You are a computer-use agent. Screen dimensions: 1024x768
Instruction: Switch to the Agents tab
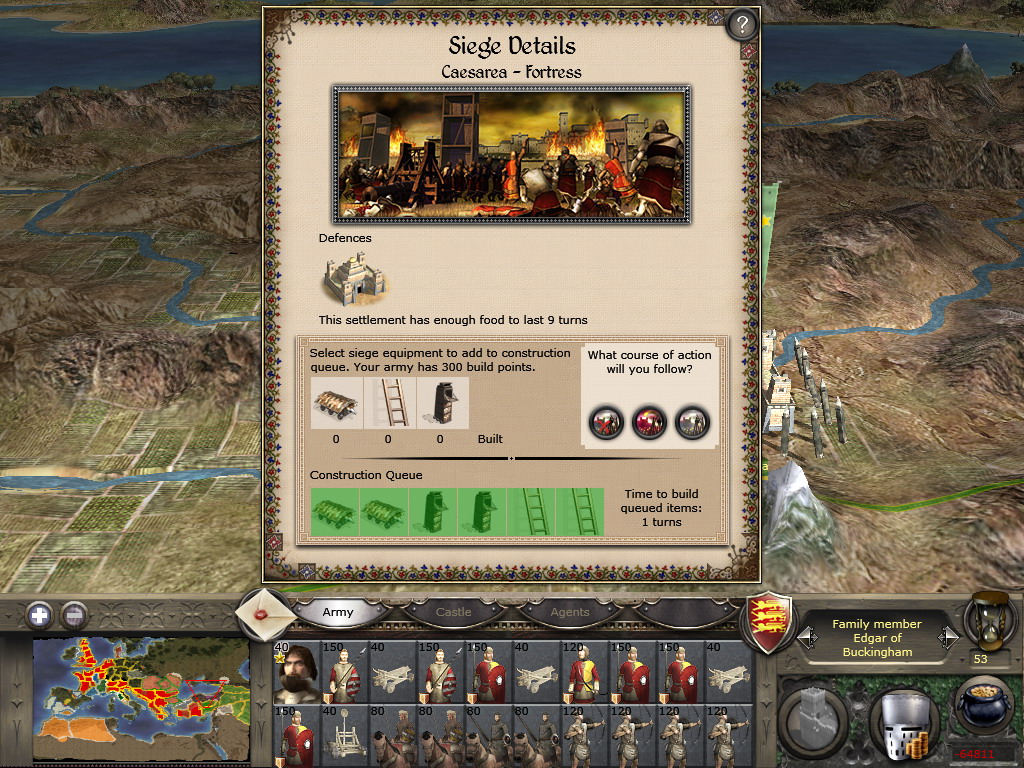tap(570, 612)
